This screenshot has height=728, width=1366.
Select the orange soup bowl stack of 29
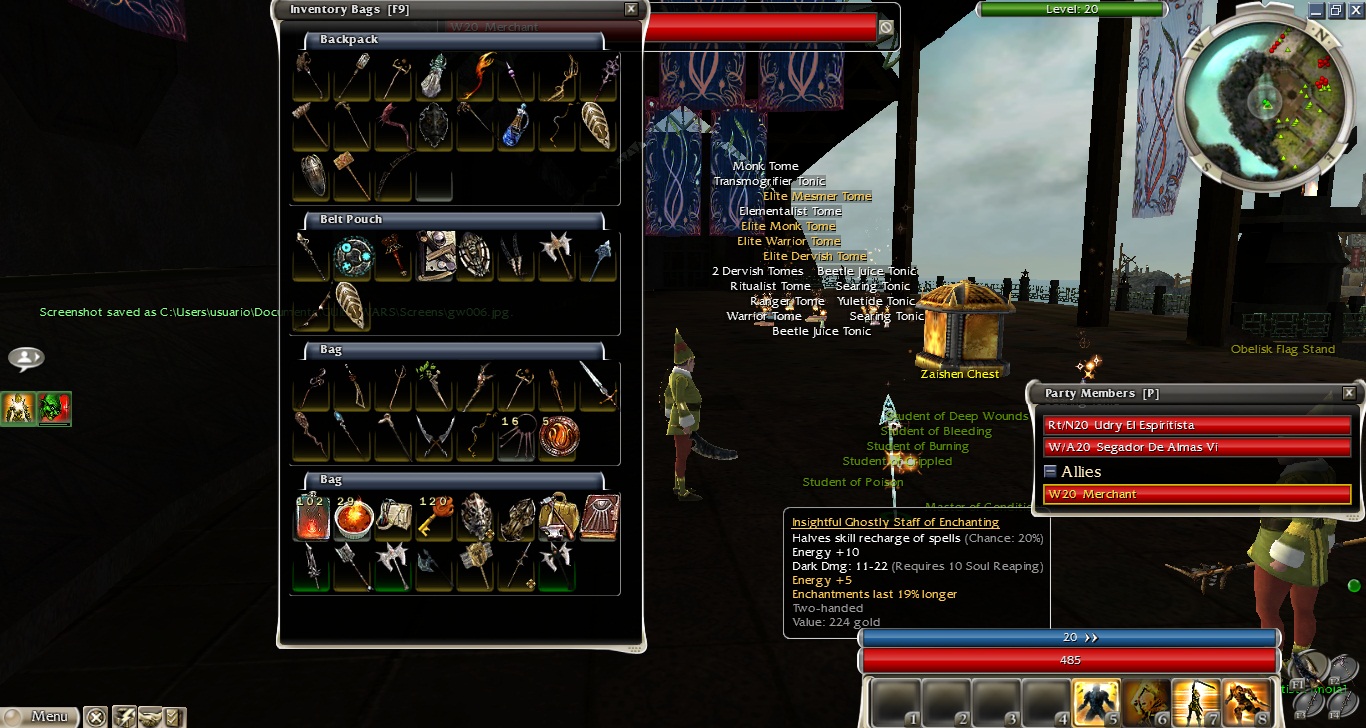tap(353, 516)
